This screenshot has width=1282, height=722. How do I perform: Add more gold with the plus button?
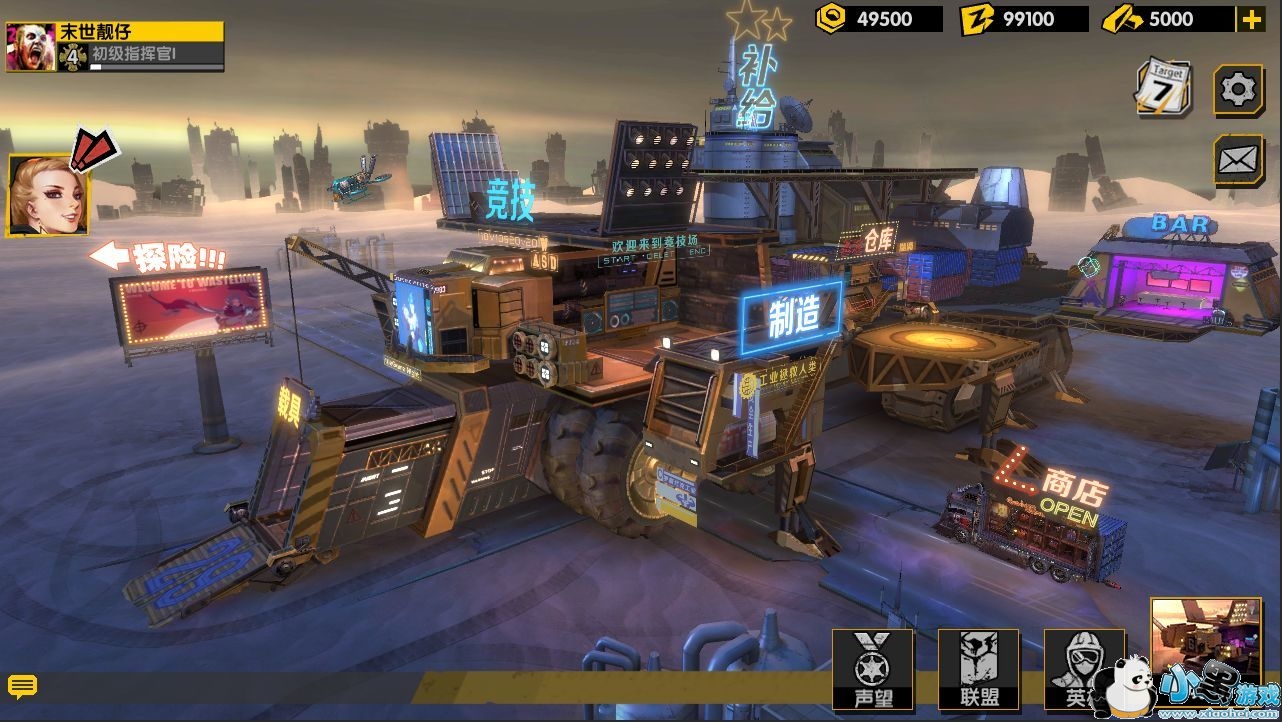click(x=1251, y=19)
